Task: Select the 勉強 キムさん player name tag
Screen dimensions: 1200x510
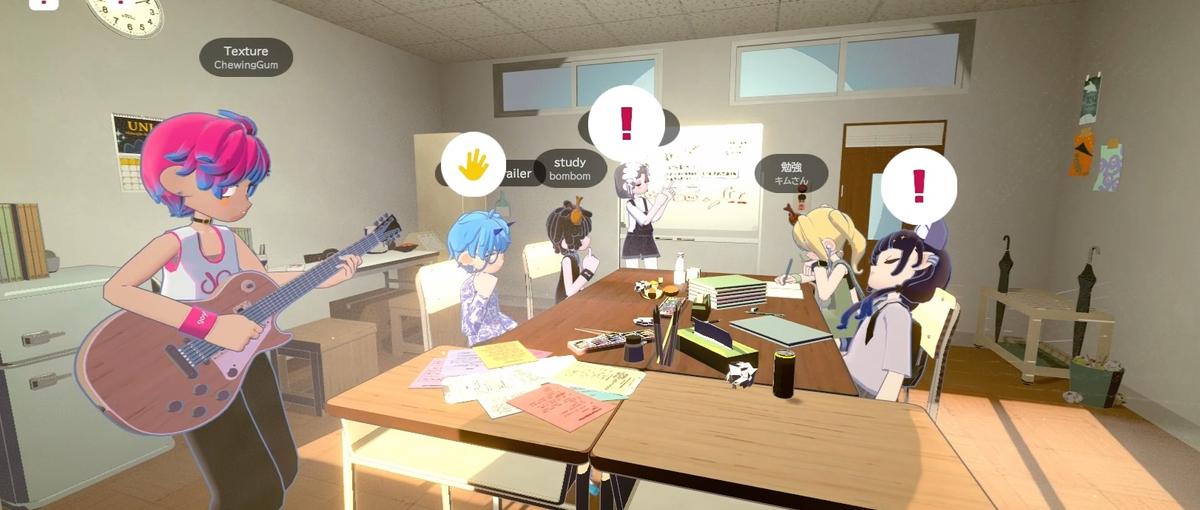Action: pyautogui.click(x=791, y=173)
